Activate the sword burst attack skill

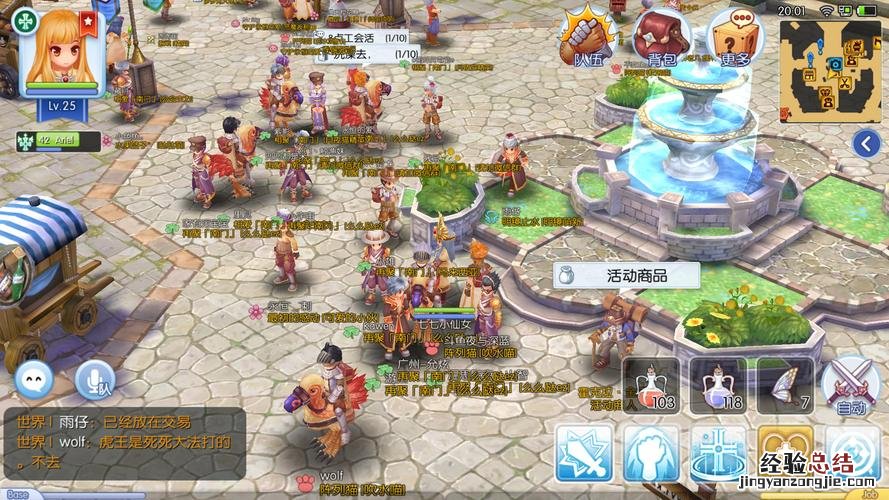click(x=584, y=453)
